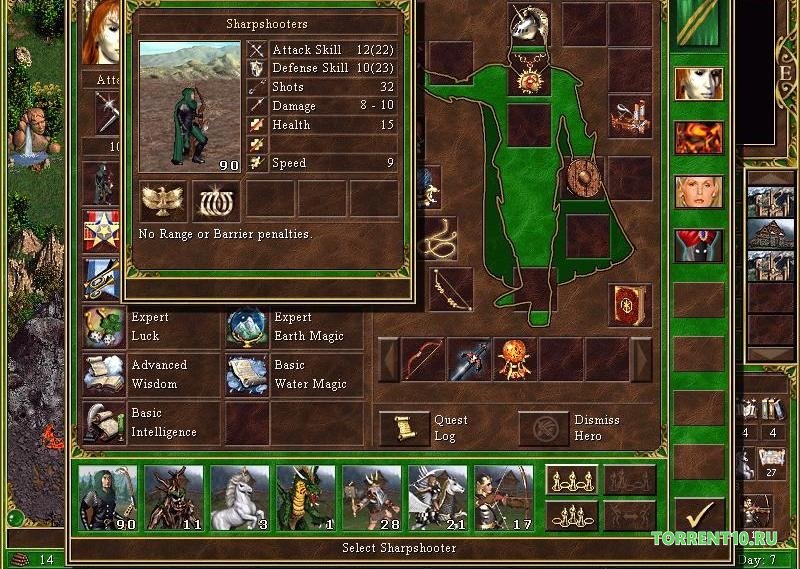The width and height of the screenshot is (800, 569).
Task: Open the red spellbook
Action: (630, 305)
